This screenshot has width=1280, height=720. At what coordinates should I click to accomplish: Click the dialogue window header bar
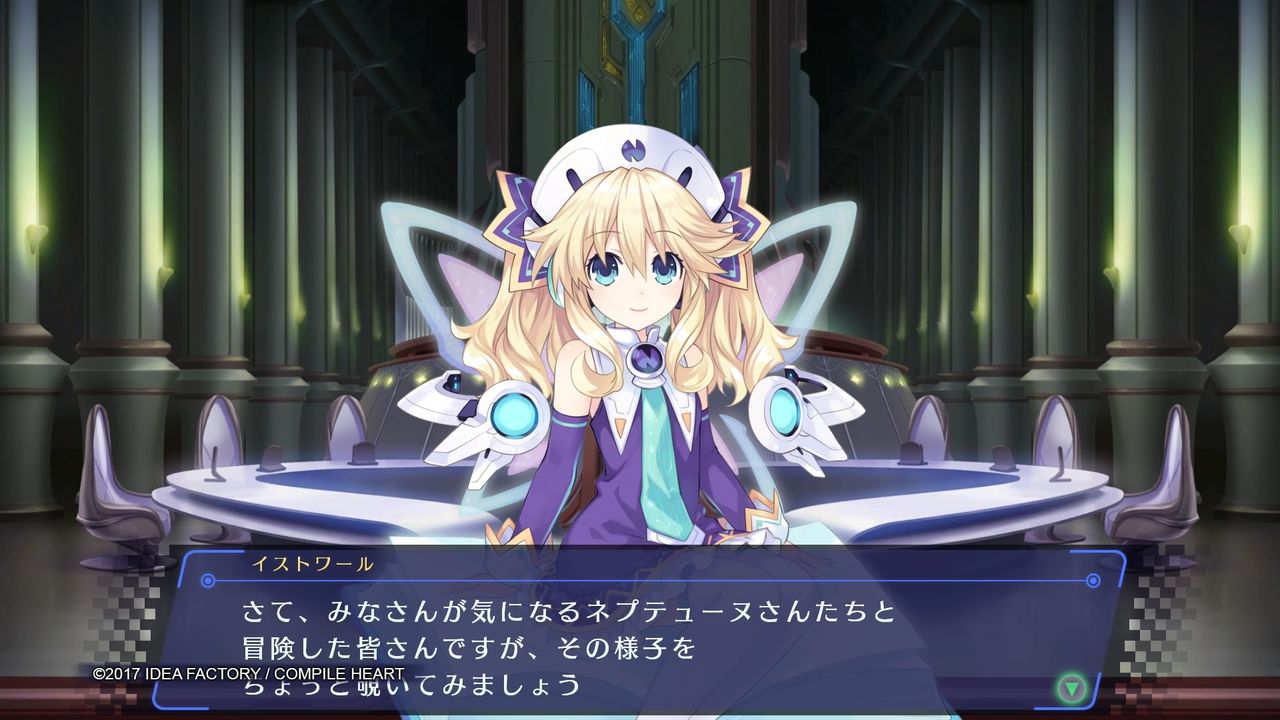pyautogui.click(x=640, y=566)
